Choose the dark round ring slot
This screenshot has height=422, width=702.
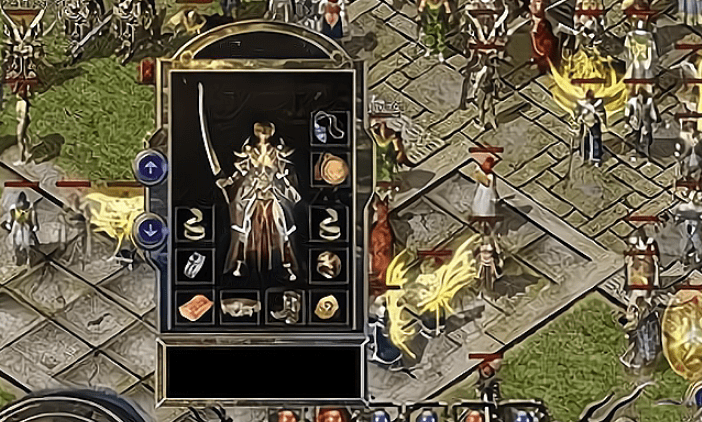329,265
